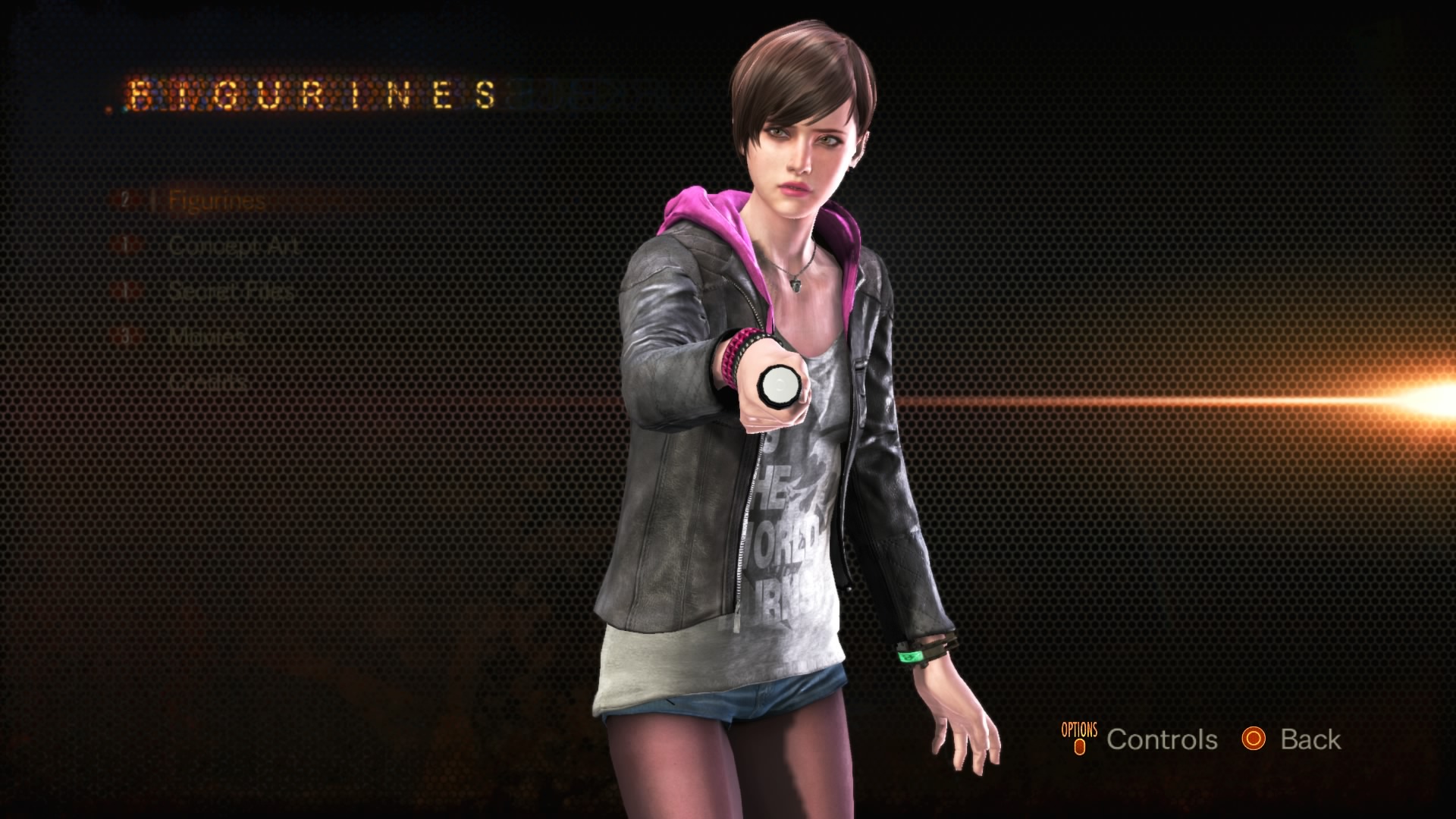Select the Figurines menu entry

(216, 201)
